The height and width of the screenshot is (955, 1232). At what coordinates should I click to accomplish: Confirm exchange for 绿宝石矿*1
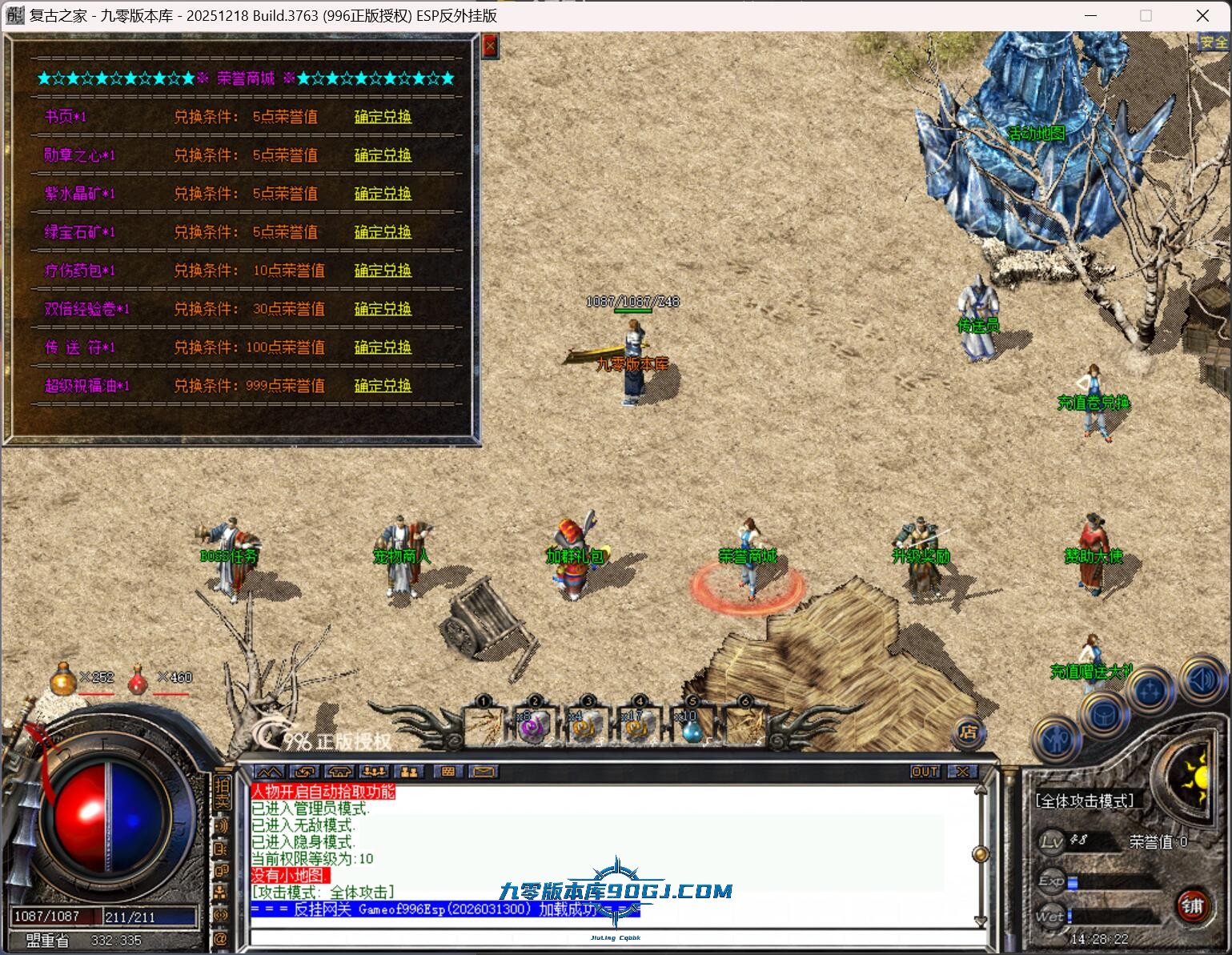coord(383,232)
